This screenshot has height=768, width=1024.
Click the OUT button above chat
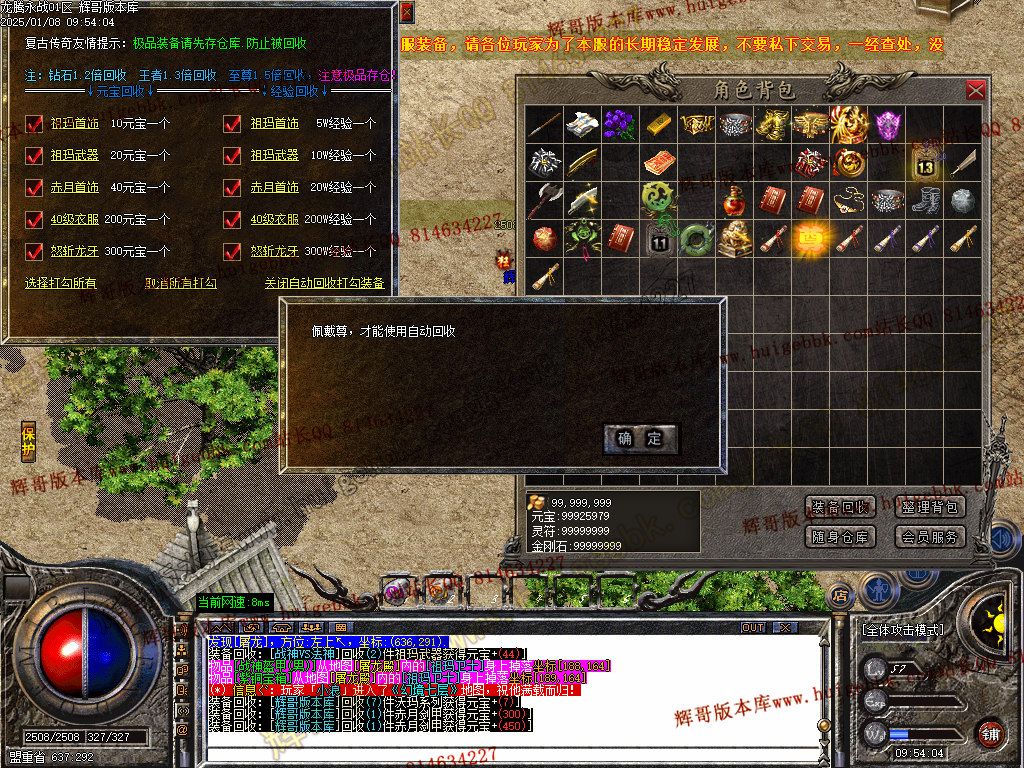[753, 628]
